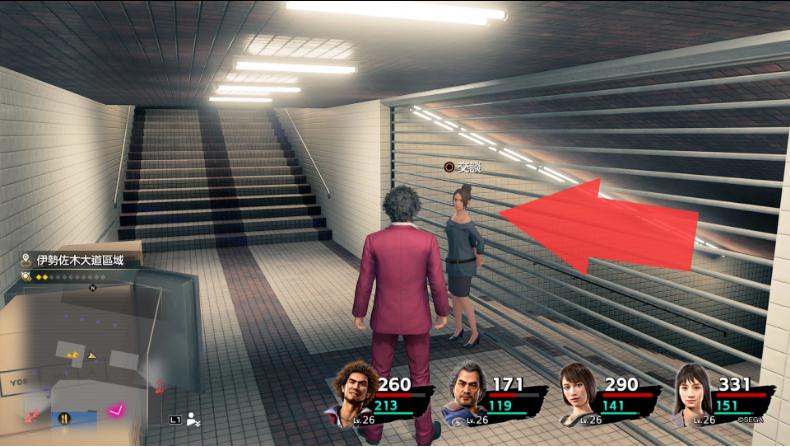Image resolution: width=790 pixels, height=447 pixels.
Task: Click the party walk-mode icon beside the minimap
Action: pos(193,420)
